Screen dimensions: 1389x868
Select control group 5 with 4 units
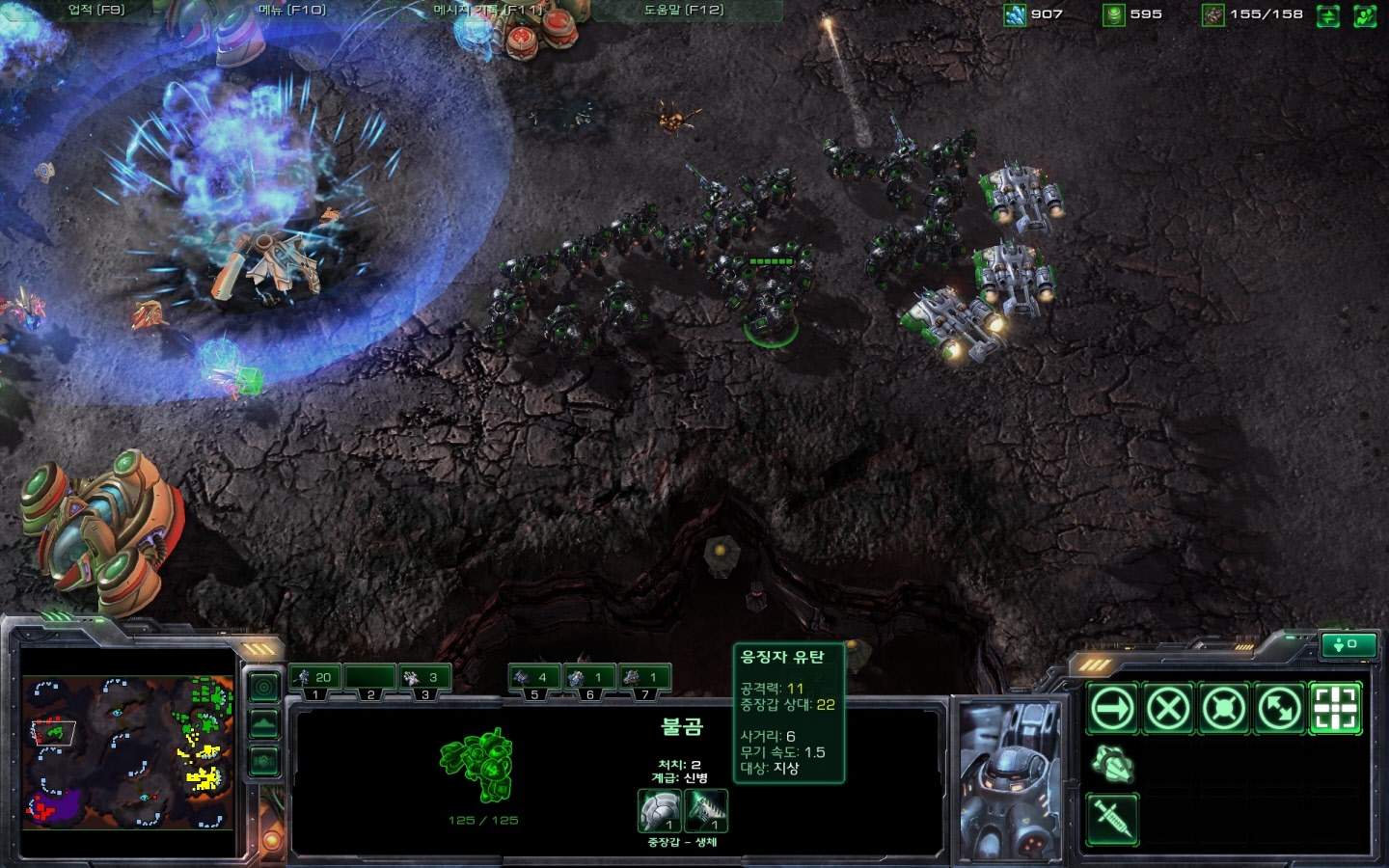pyautogui.click(x=533, y=679)
